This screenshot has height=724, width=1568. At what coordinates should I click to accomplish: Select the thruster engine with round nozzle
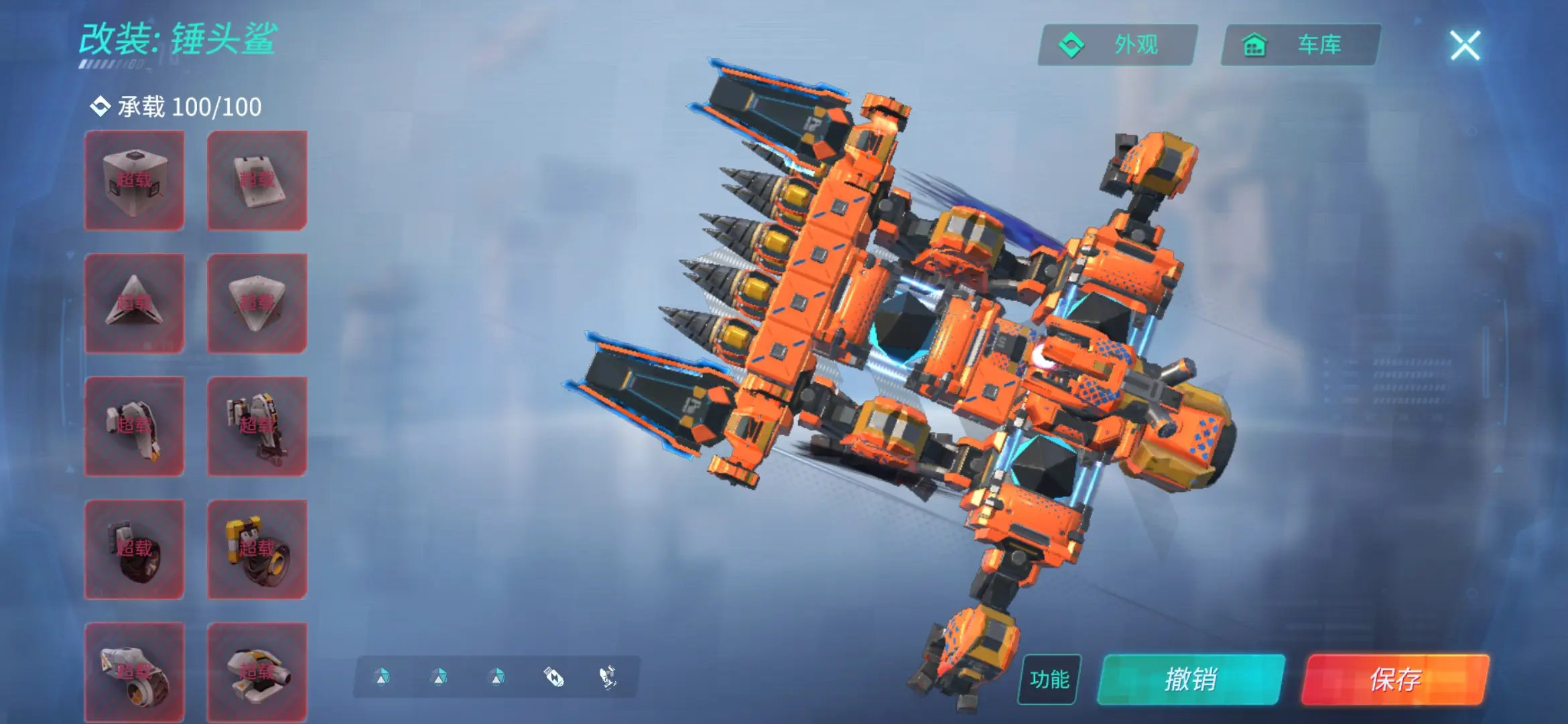tap(134, 672)
